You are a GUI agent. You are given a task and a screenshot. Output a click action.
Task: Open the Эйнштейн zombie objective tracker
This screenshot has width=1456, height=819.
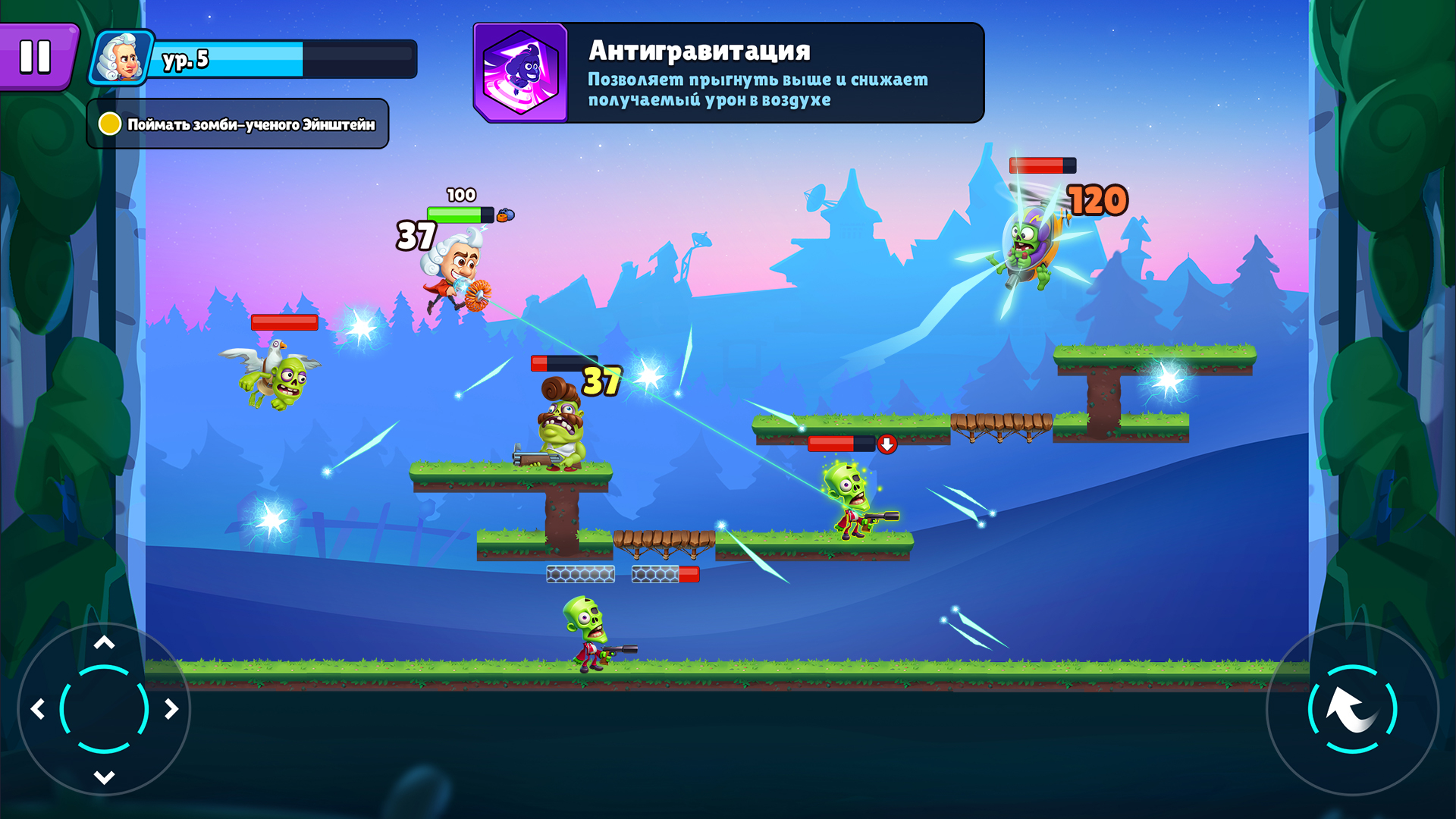tap(238, 124)
